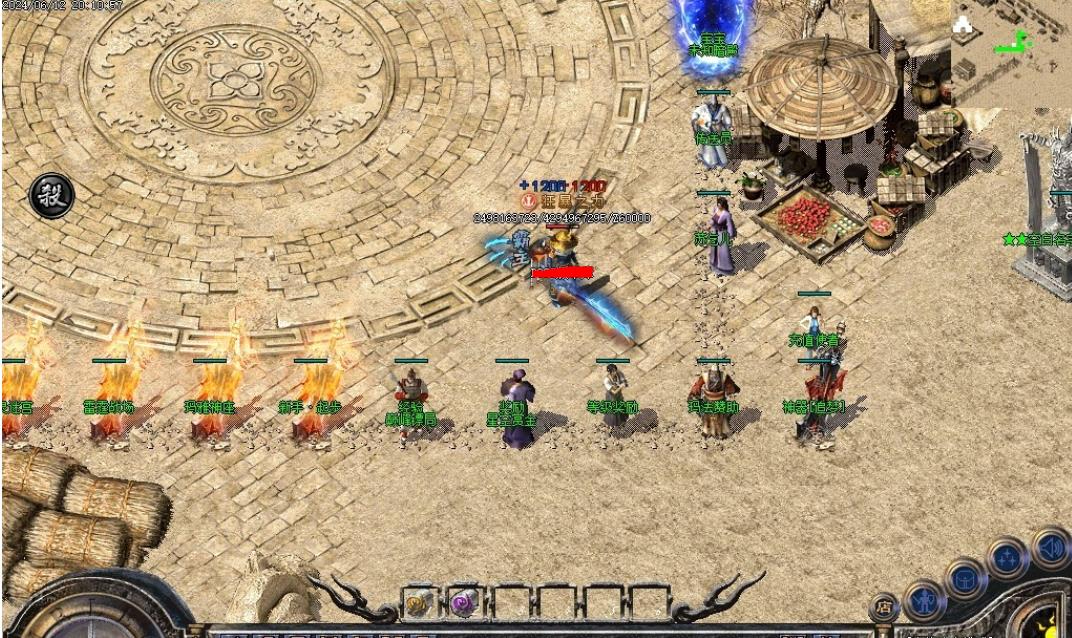Viewport: 1072px width, 638px height.
Task: Open the character sheet blue round icon
Action: (925, 602)
